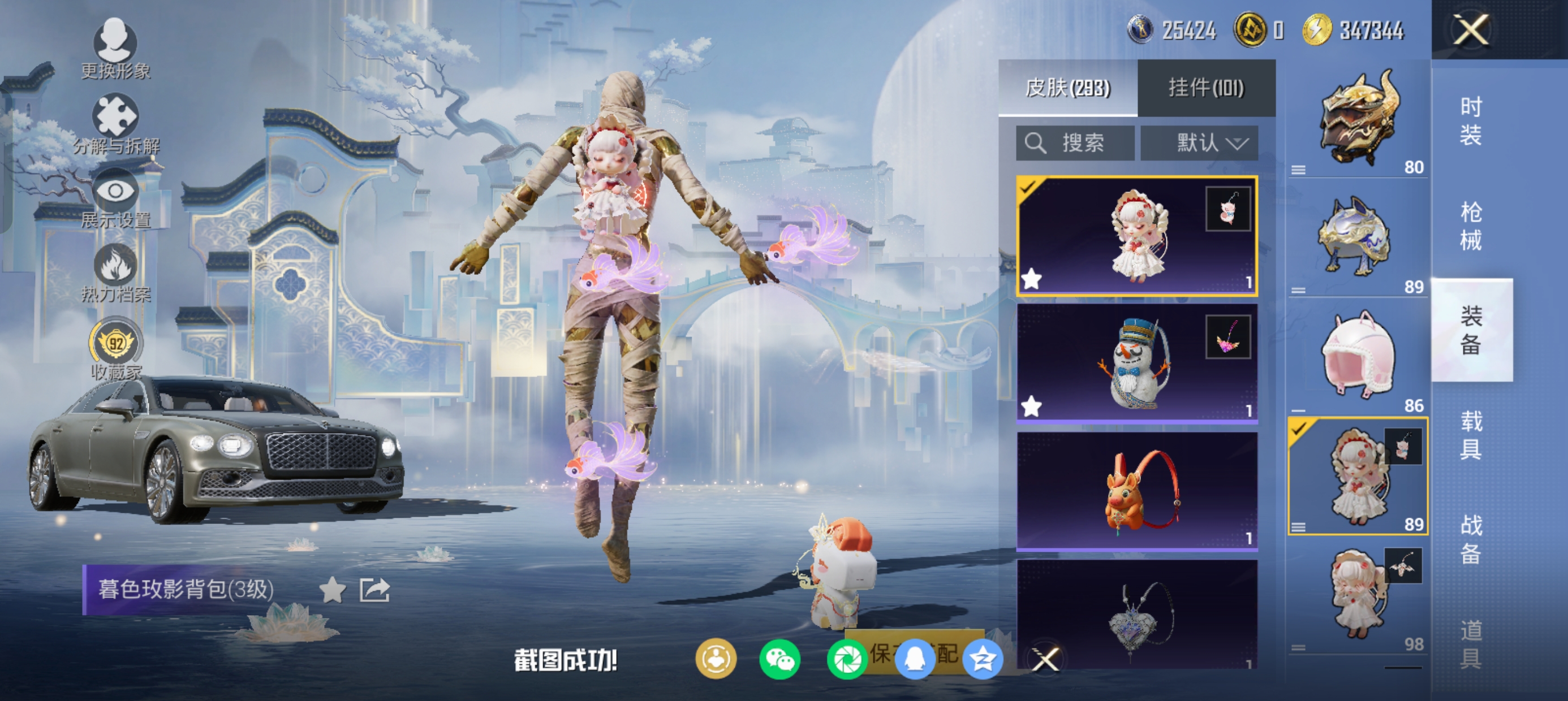Close the inventory screen with top-right X
This screenshot has height=701, width=1568.
pyautogui.click(x=1471, y=30)
